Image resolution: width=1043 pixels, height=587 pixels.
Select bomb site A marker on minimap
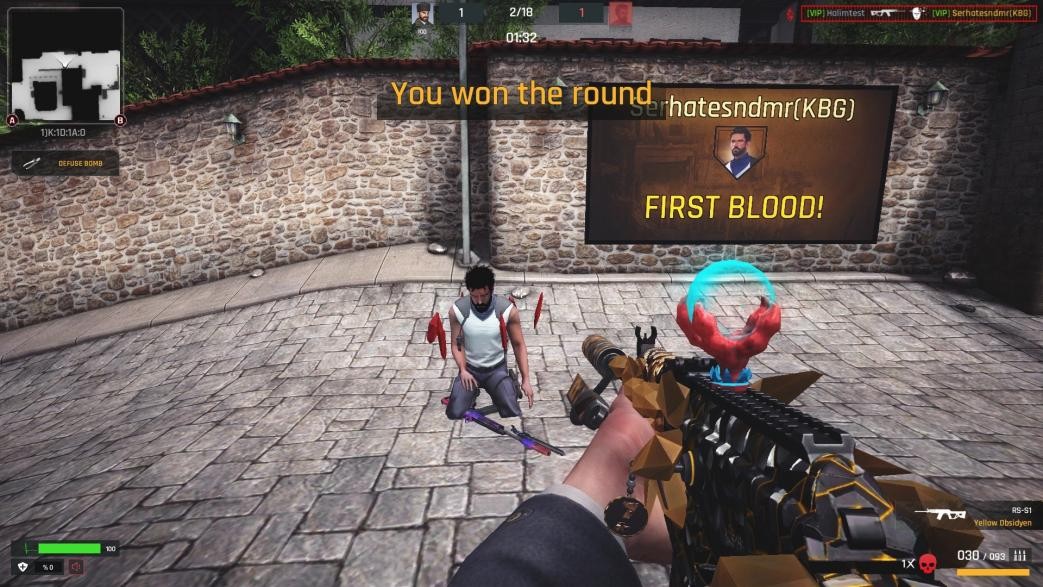12,120
